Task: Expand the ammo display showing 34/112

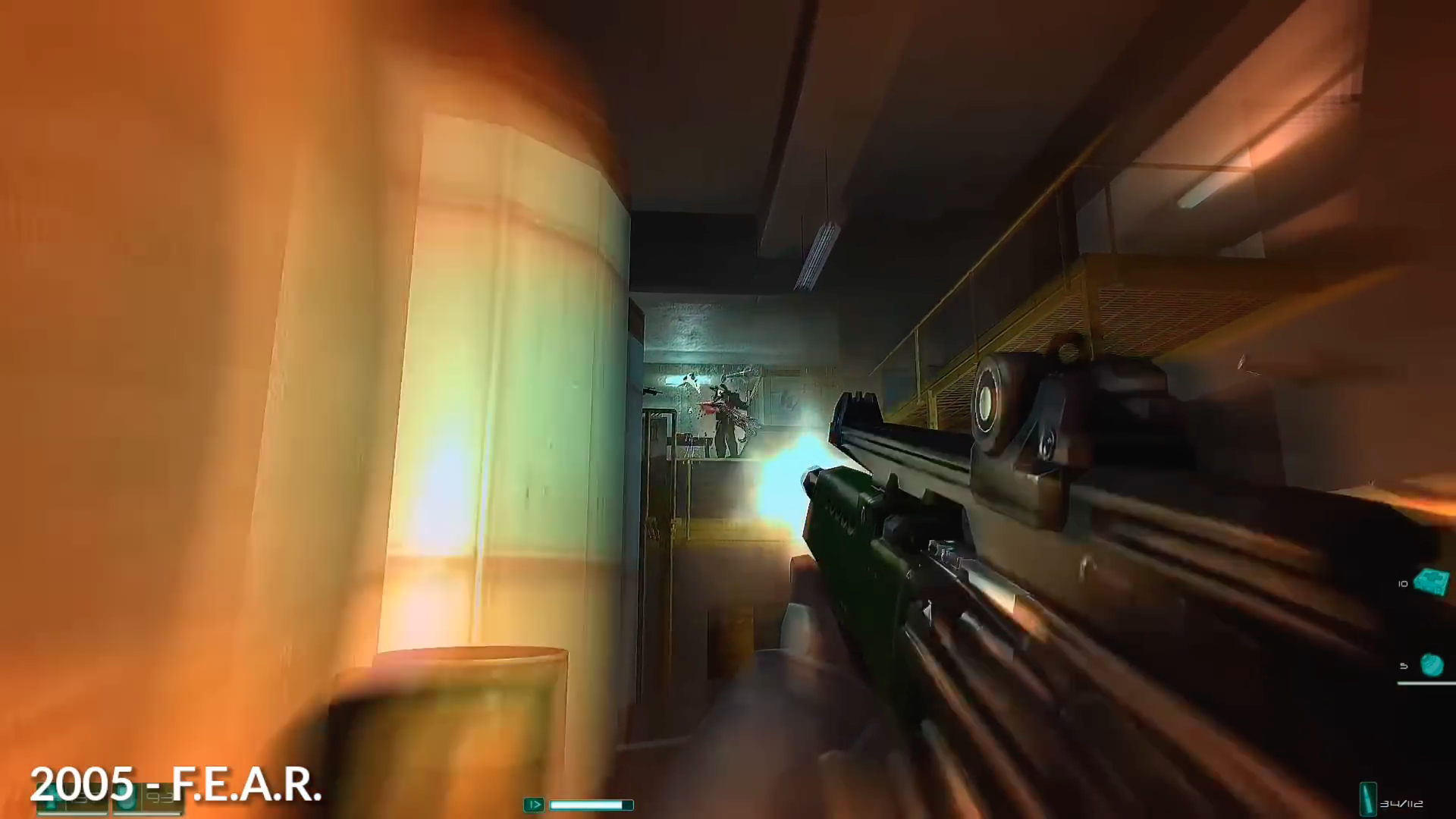Action: pyautogui.click(x=1404, y=805)
